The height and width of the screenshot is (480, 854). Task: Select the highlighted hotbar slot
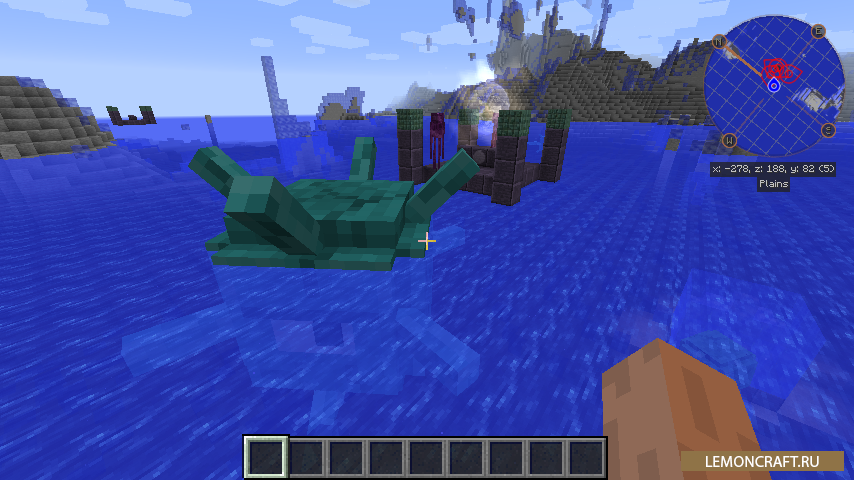(x=266, y=458)
